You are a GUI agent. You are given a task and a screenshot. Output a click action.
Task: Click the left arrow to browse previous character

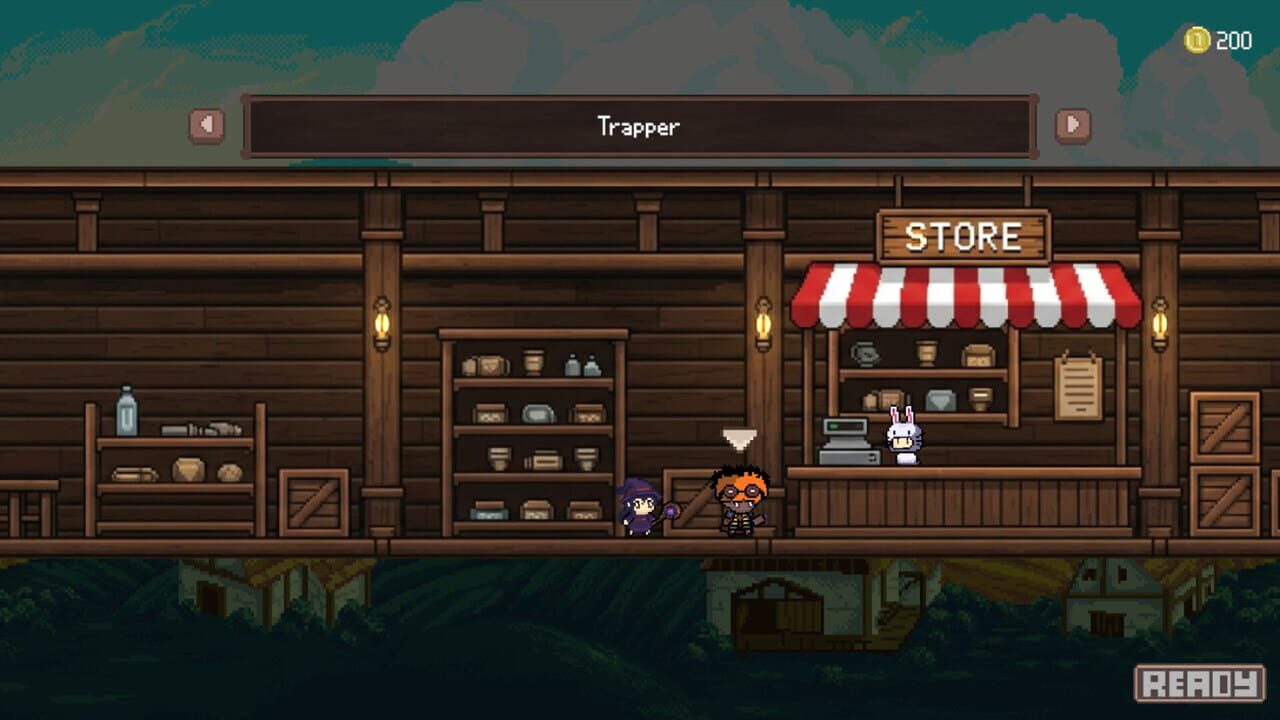[208, 126]
